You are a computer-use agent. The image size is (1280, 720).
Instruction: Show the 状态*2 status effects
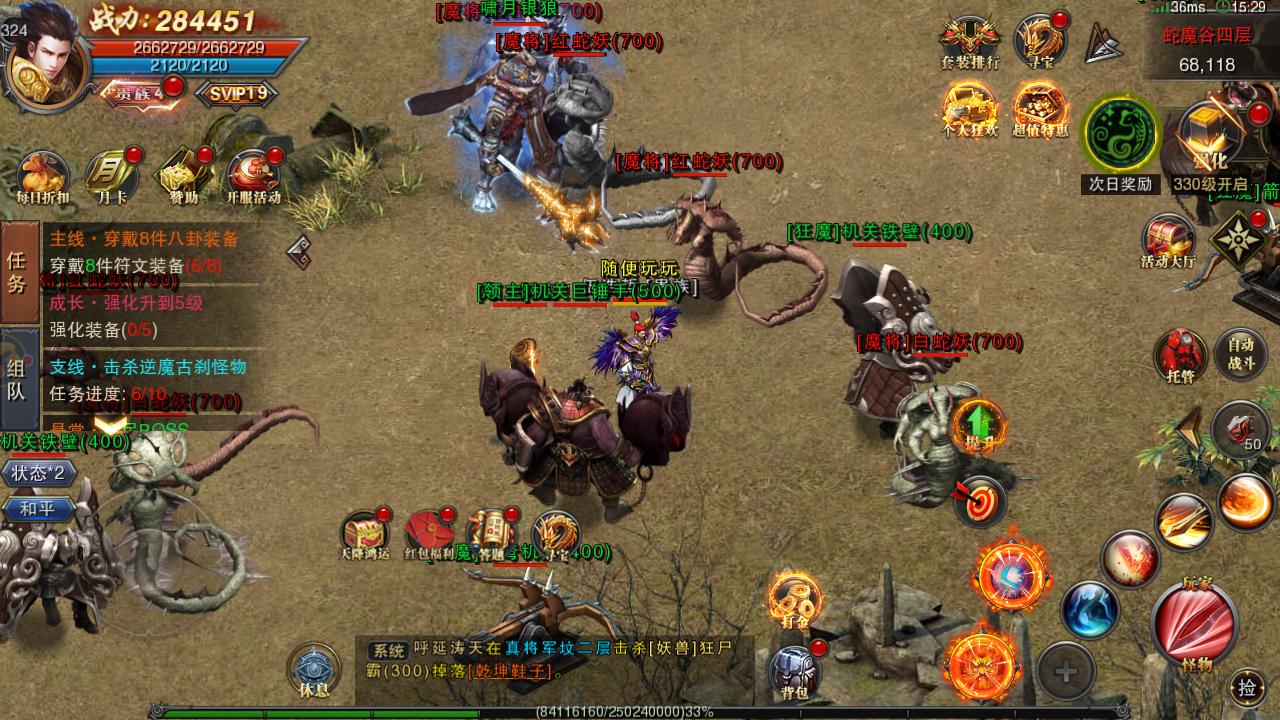coord(39,473)
